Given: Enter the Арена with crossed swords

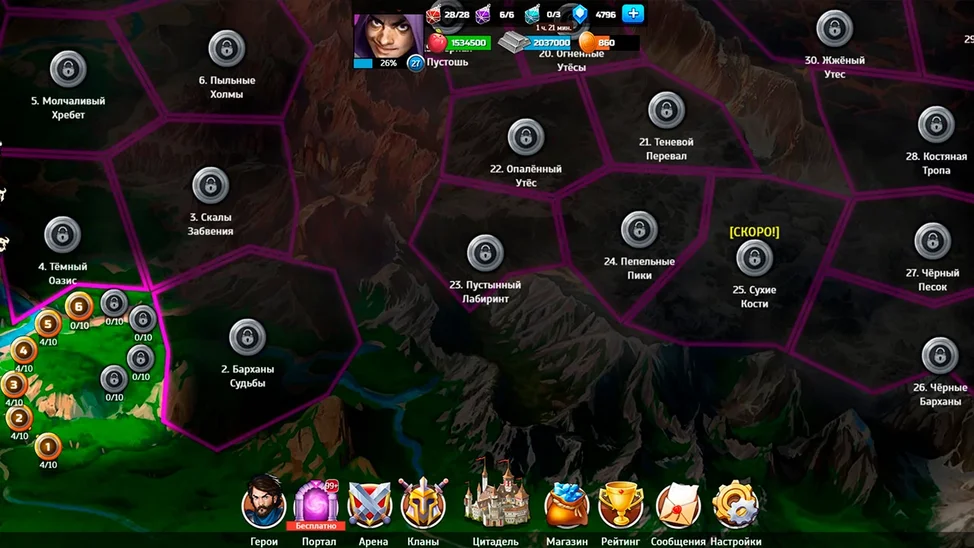Looking at the screenshot, I should [370, 505].
